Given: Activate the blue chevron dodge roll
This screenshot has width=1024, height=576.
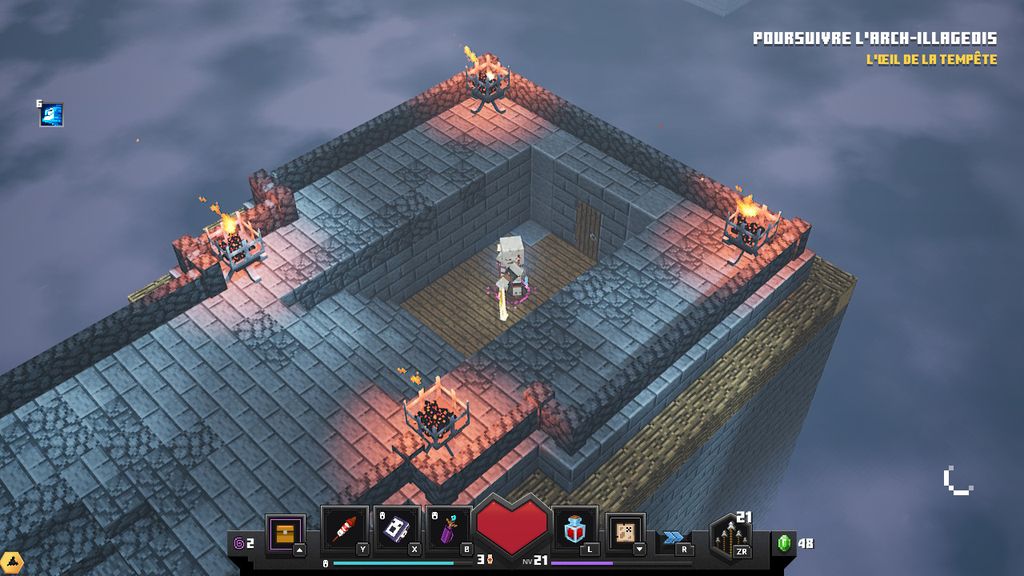Looking at the screenshot, I should [673, 538].
